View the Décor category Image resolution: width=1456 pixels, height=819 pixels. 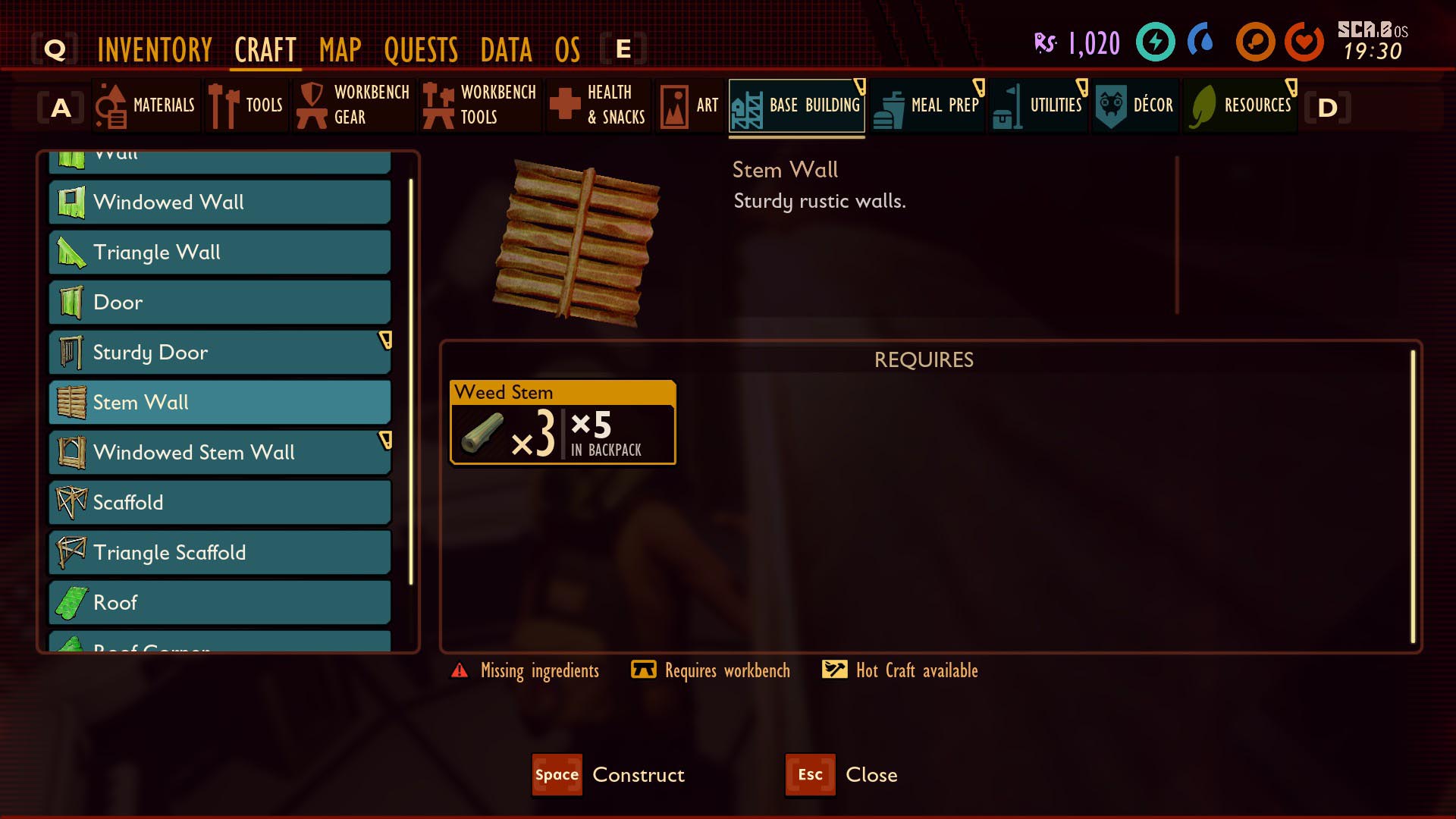tap(1135, 105)
